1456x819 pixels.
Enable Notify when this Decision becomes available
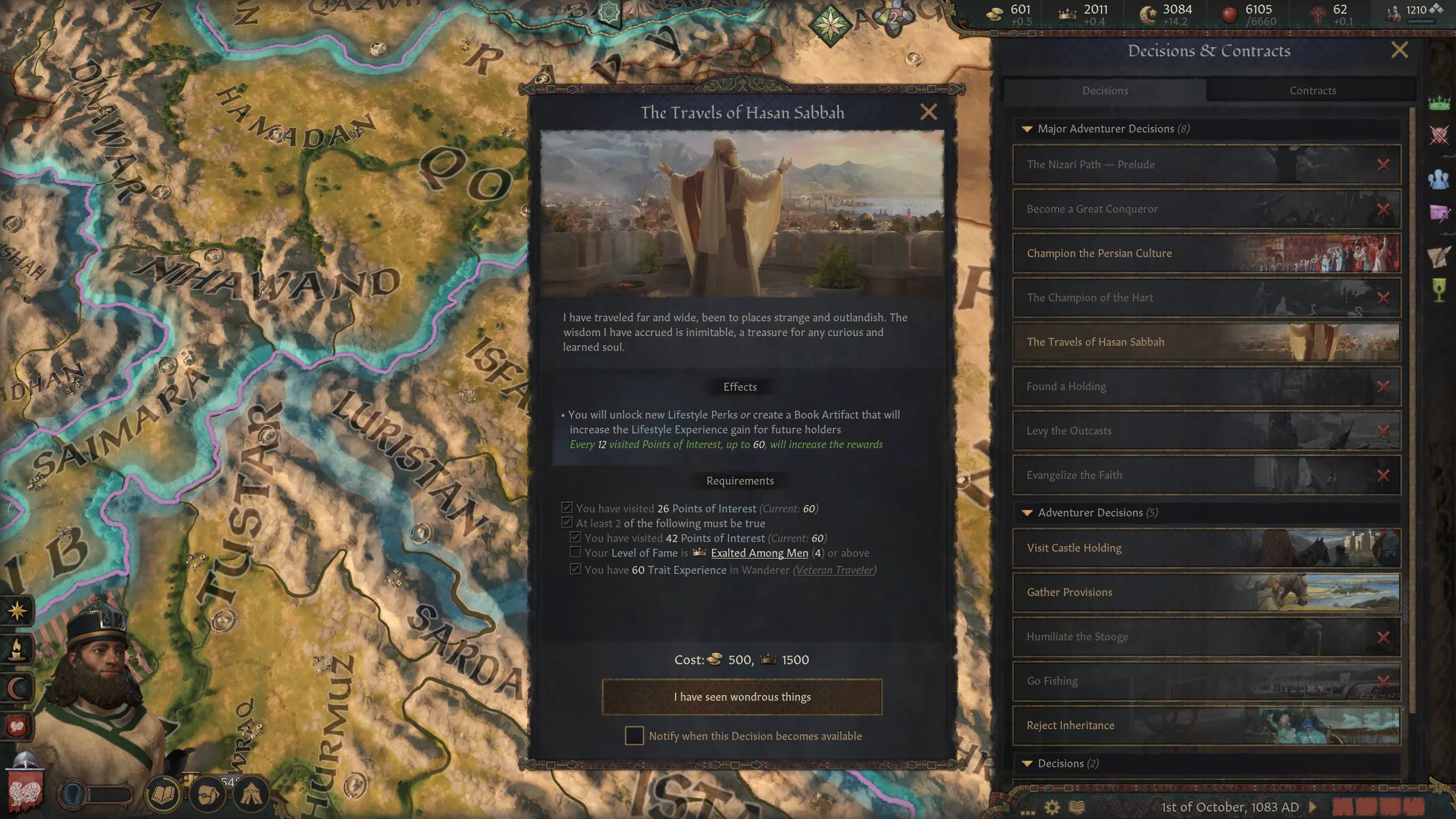coord(634,735)
